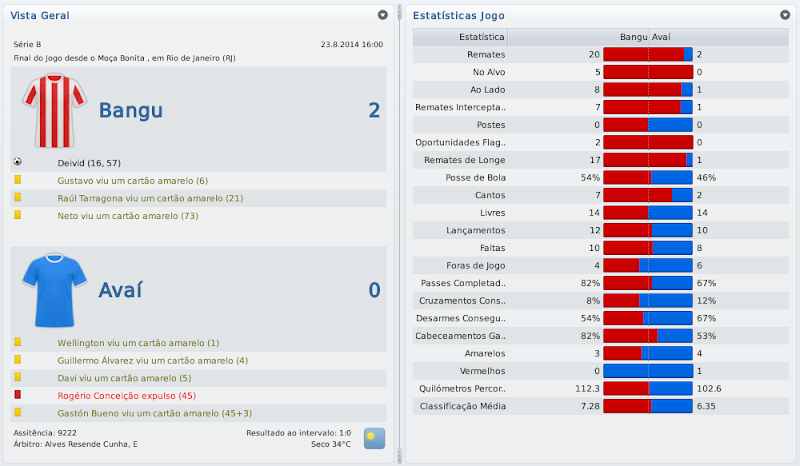
Task: Select the Deivid goal event row
Action: (x=97, y=162)
